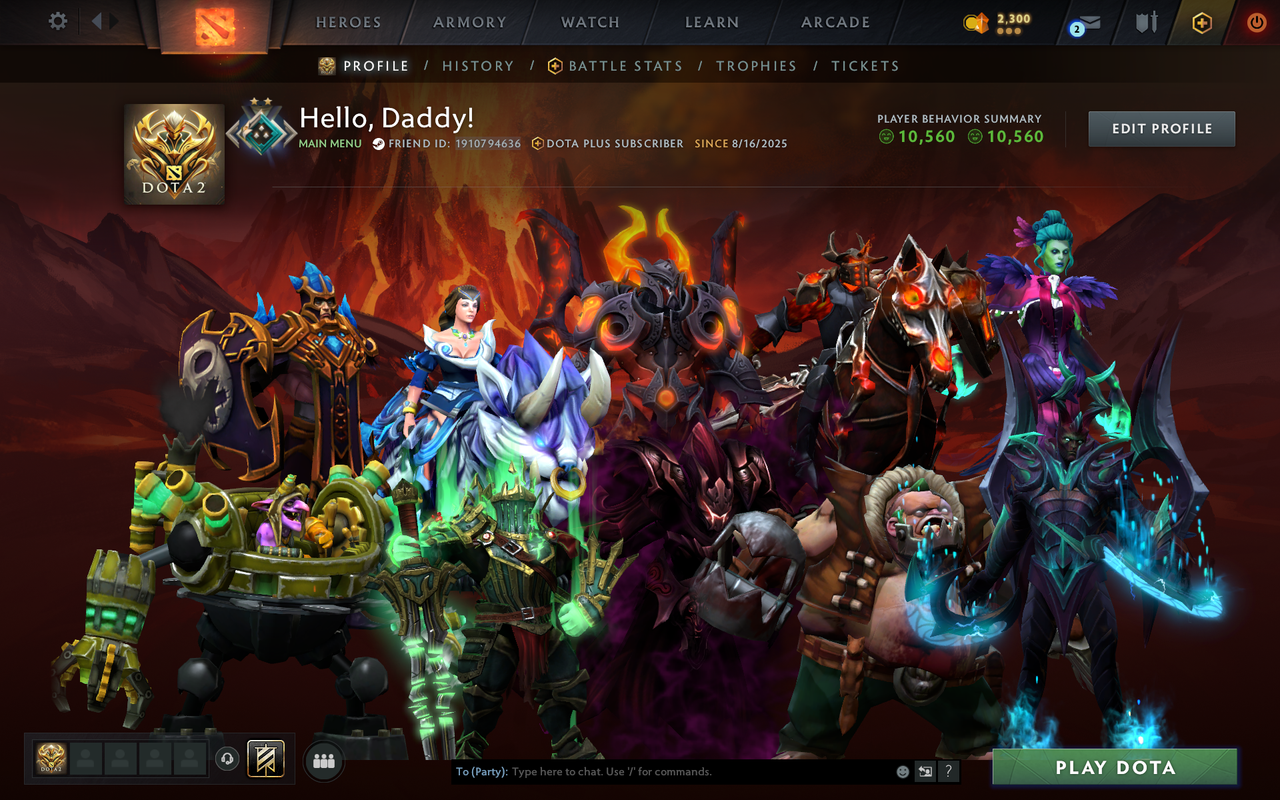Screen dimensions: 1280x800
Task: Click the red power button
Action: (1255, 21)
